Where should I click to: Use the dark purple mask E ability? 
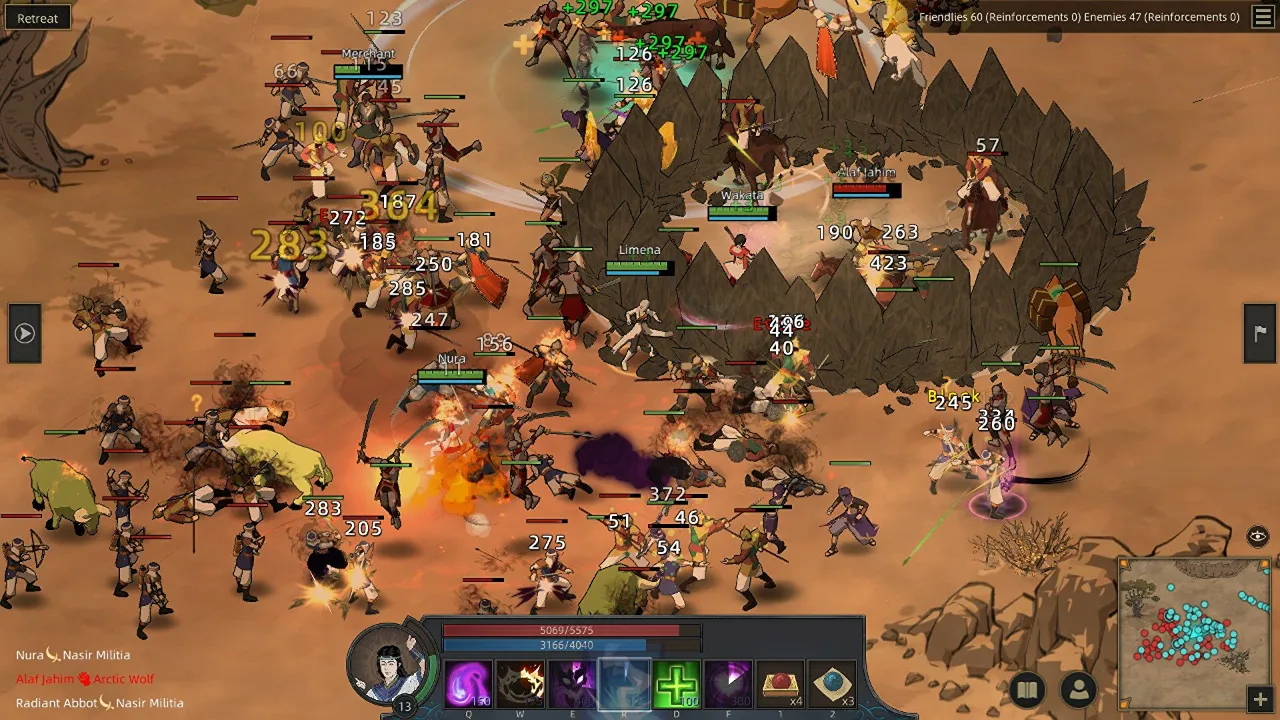572,684
